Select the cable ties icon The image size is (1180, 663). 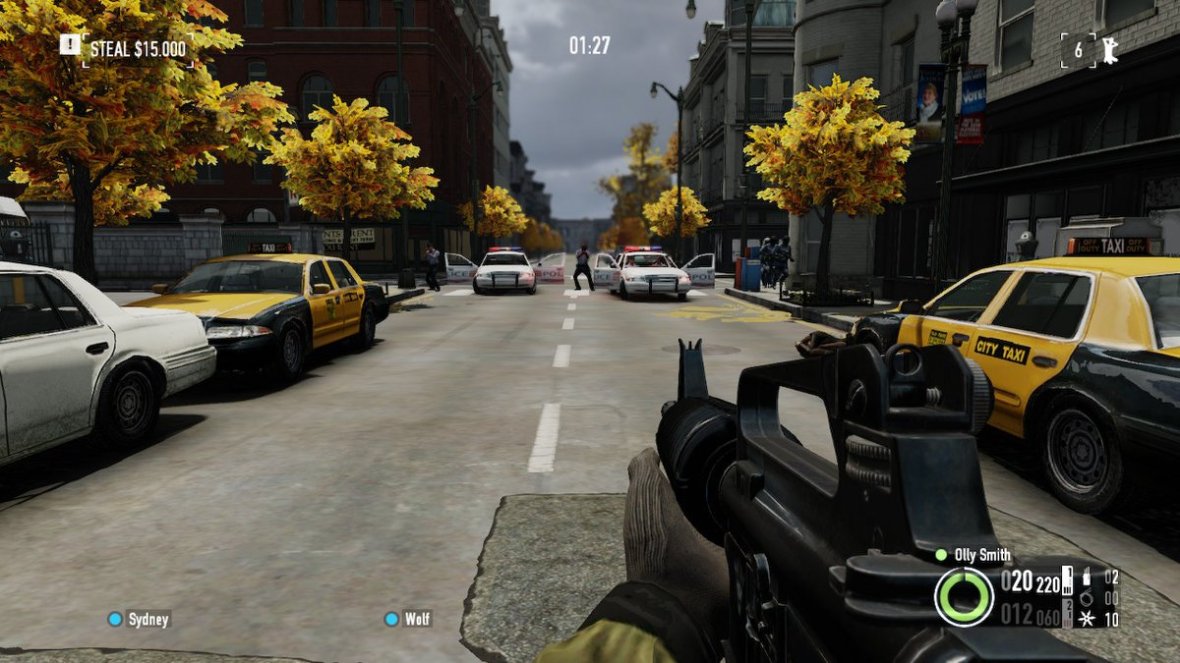coord(1086,597)
